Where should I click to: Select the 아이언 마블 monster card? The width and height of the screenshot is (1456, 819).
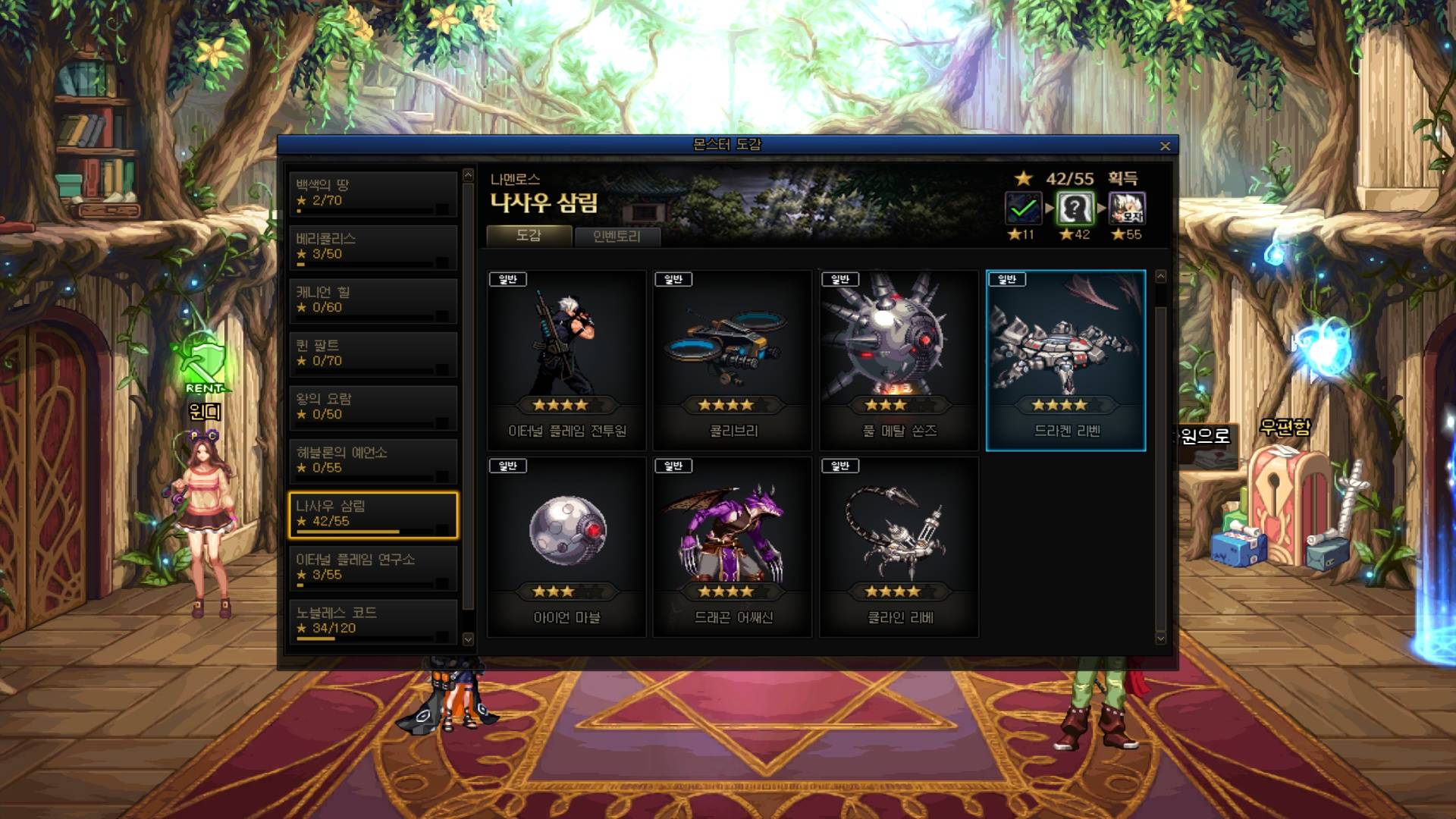(x=566, y=547)
